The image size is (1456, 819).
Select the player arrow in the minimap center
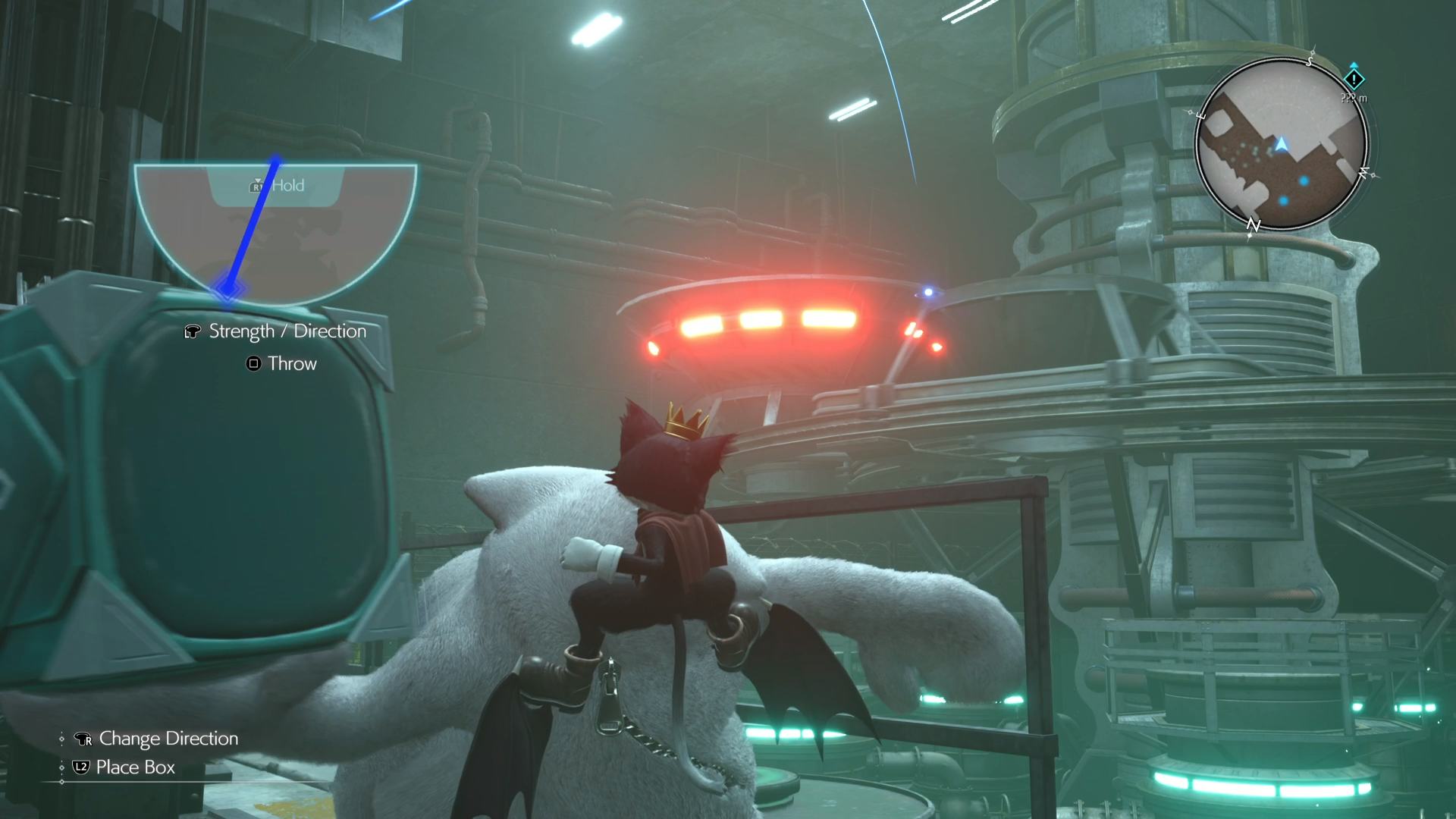[x=1282, y=144]
